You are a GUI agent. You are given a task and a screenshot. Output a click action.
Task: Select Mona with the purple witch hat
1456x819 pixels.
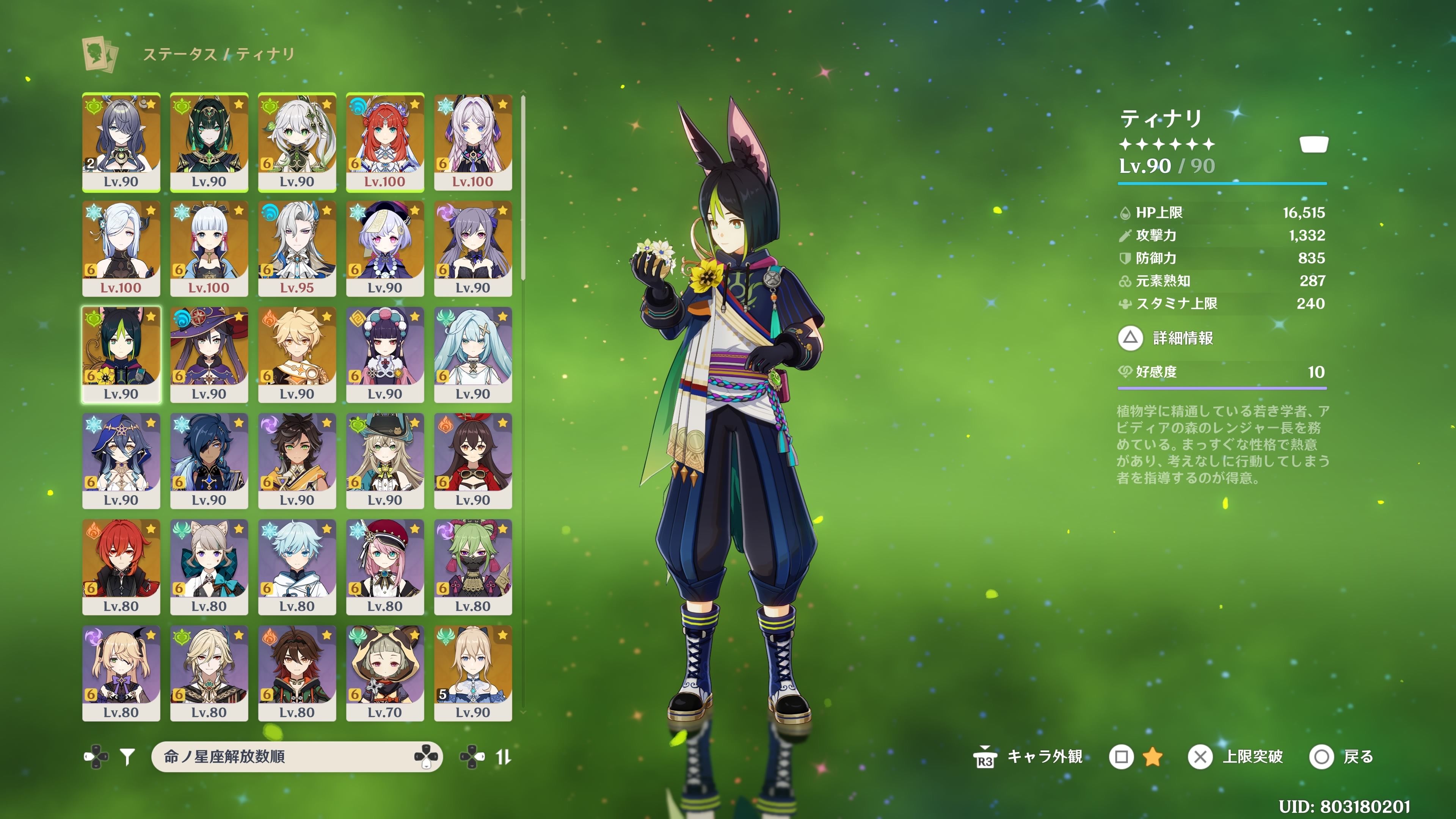coord(209,354)
